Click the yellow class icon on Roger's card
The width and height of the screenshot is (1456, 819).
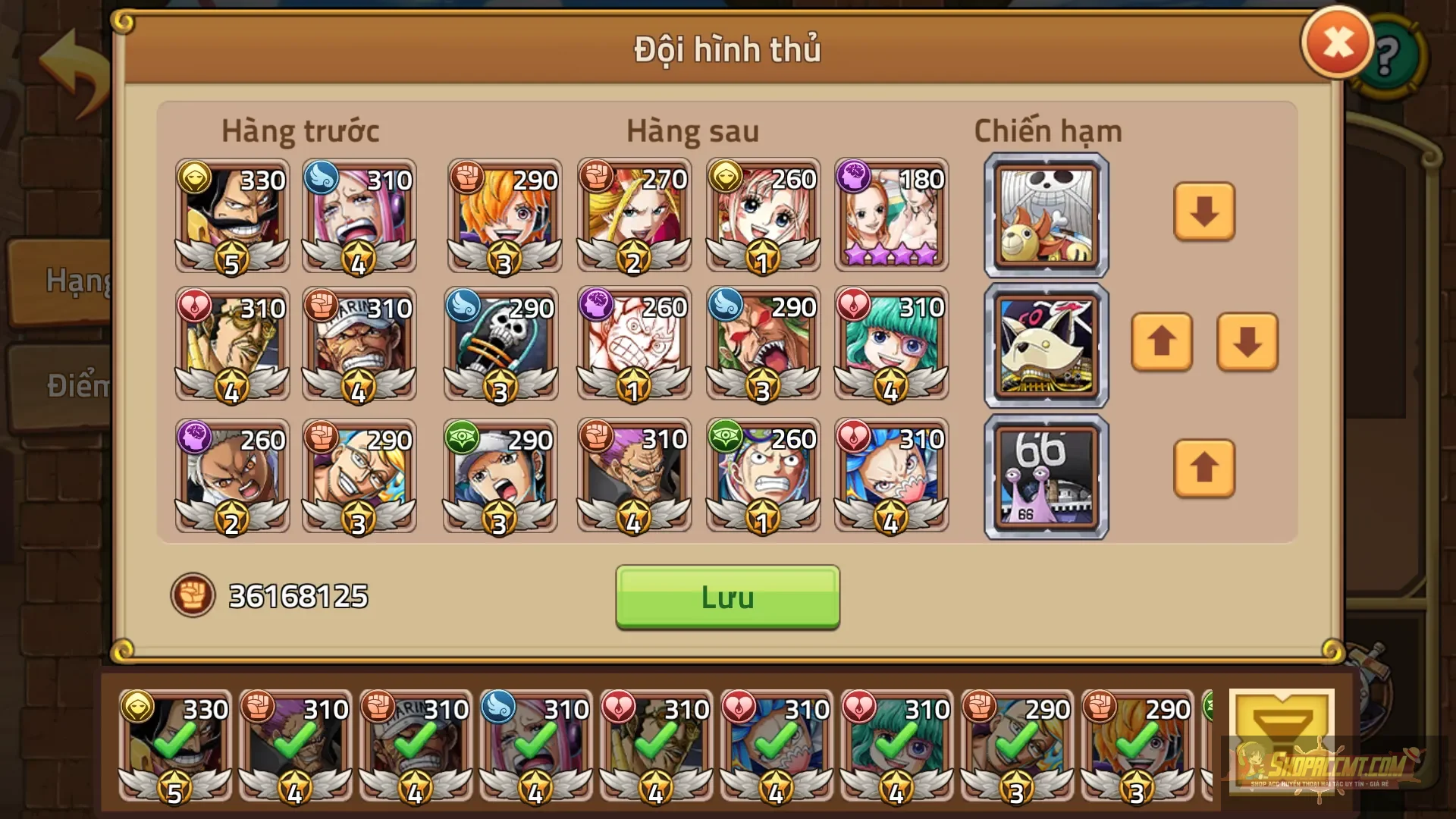[196, 180]
